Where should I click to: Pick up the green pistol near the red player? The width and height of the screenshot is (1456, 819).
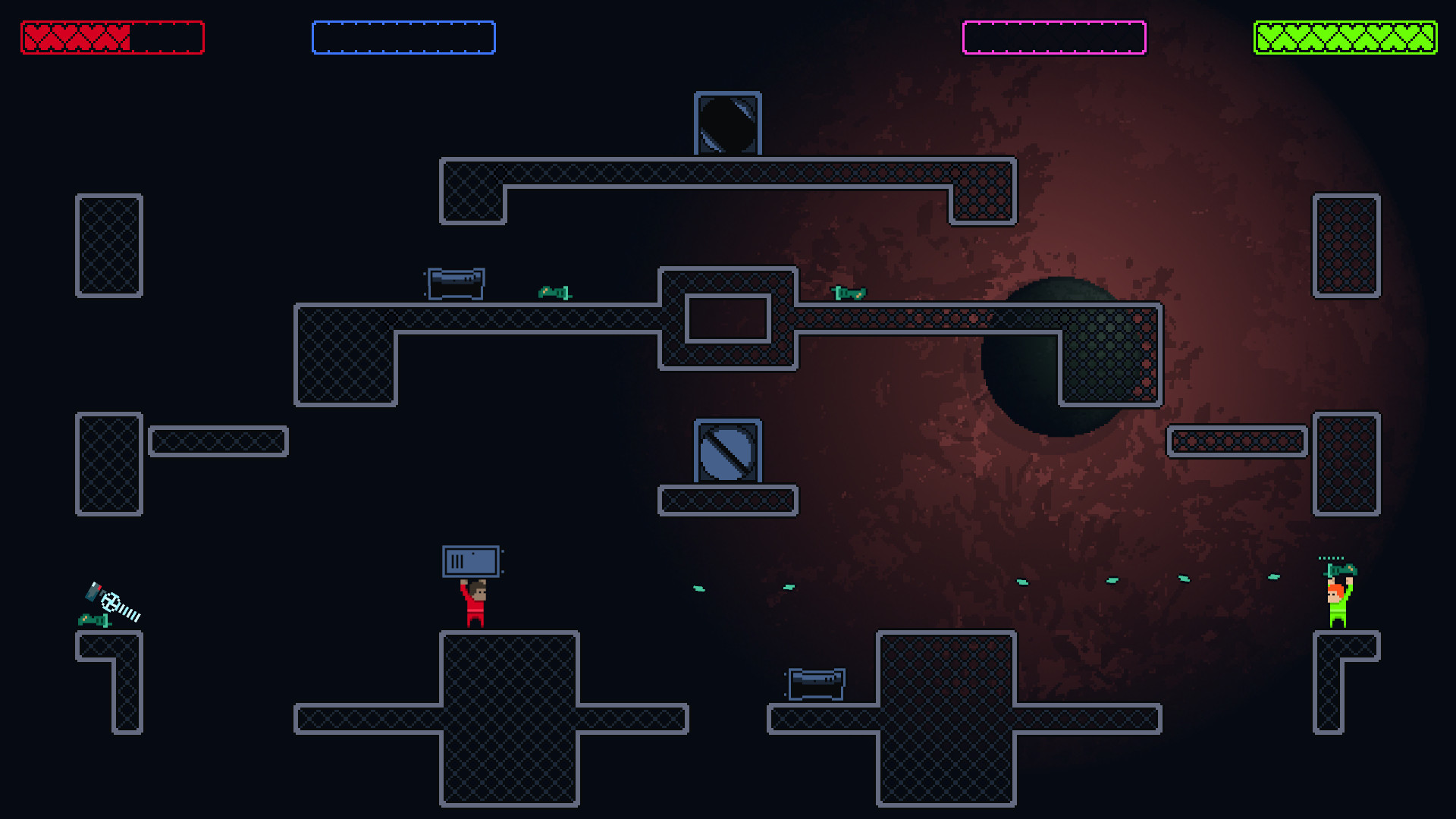pos(95,620)
